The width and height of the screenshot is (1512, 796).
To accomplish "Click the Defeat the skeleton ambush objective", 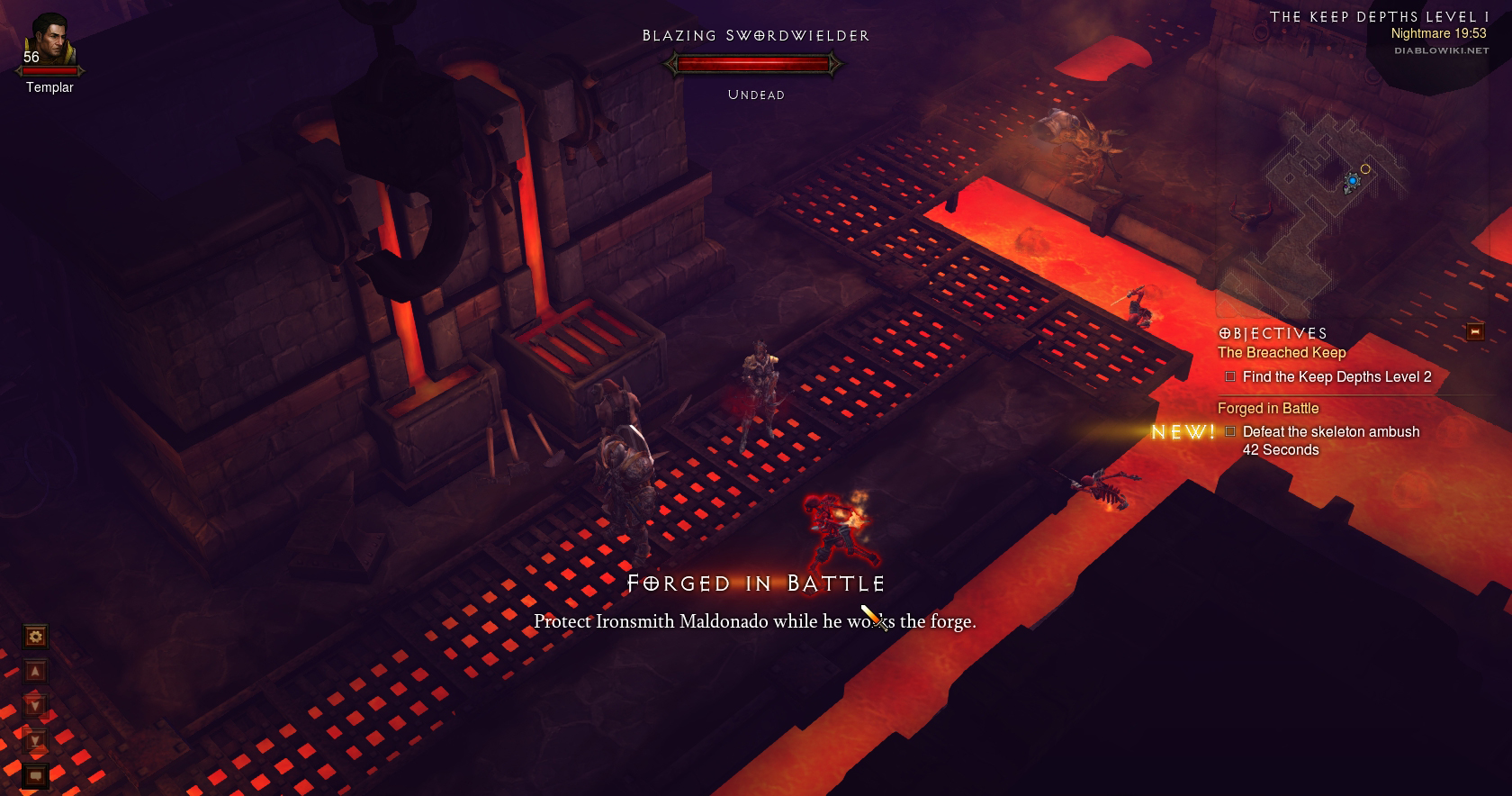I will click(1330, 432).
